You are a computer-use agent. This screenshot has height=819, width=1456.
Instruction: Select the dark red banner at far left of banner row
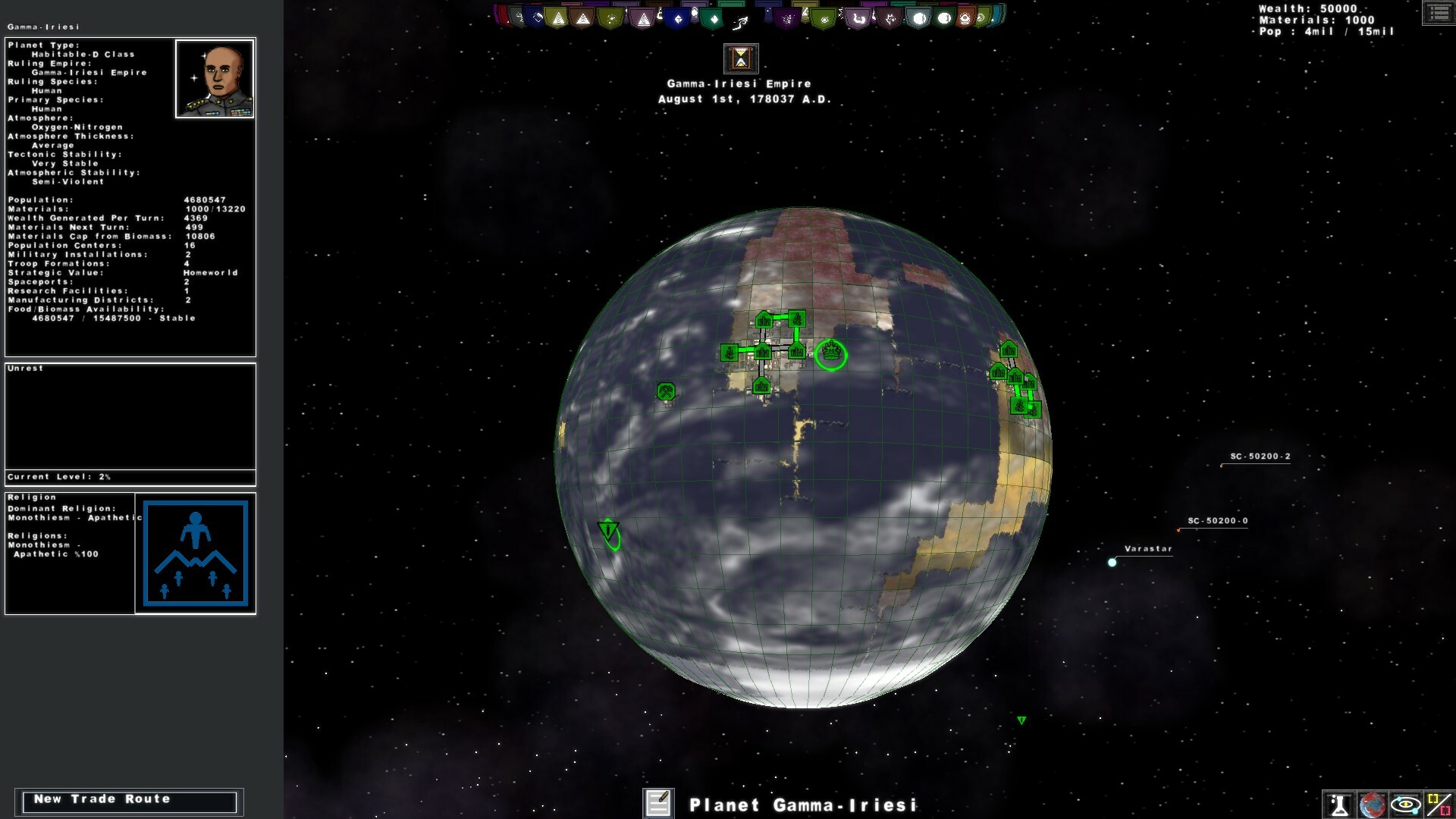coord(501,17)
